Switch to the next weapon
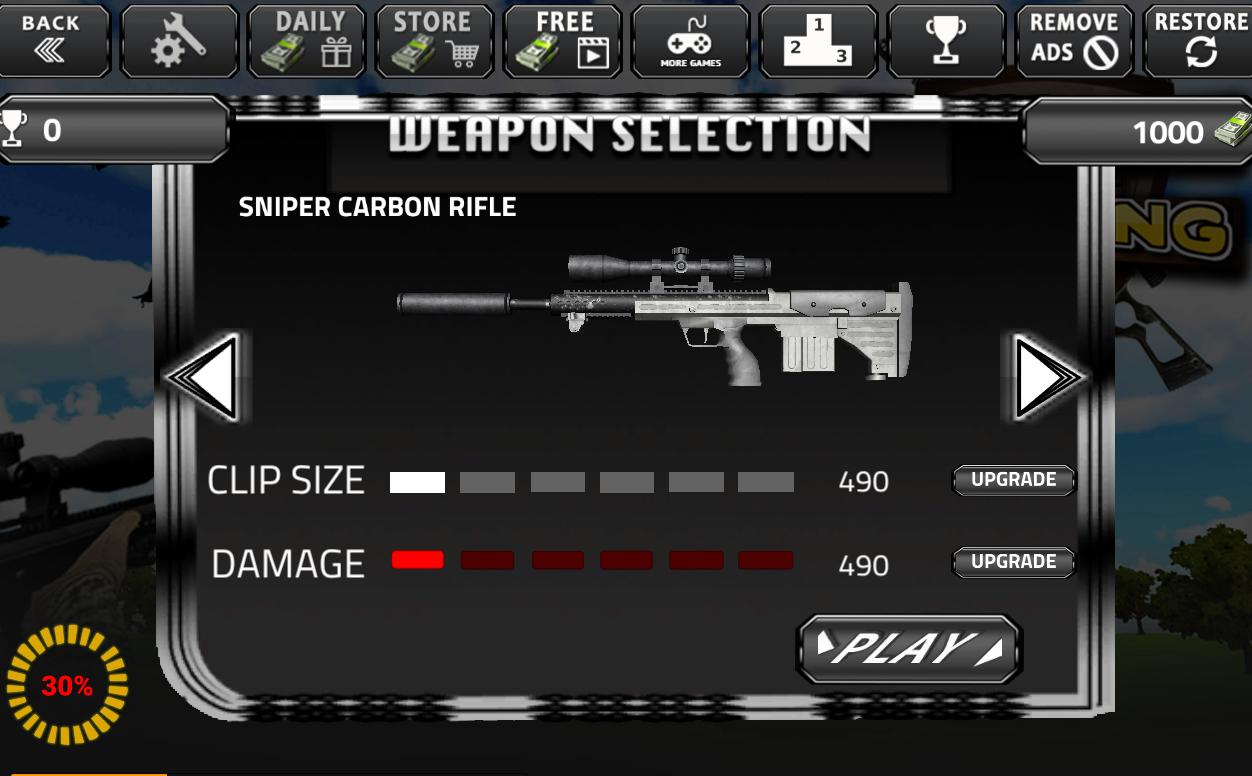This screenshot has height=776, width=1252. pos(1044,378)
